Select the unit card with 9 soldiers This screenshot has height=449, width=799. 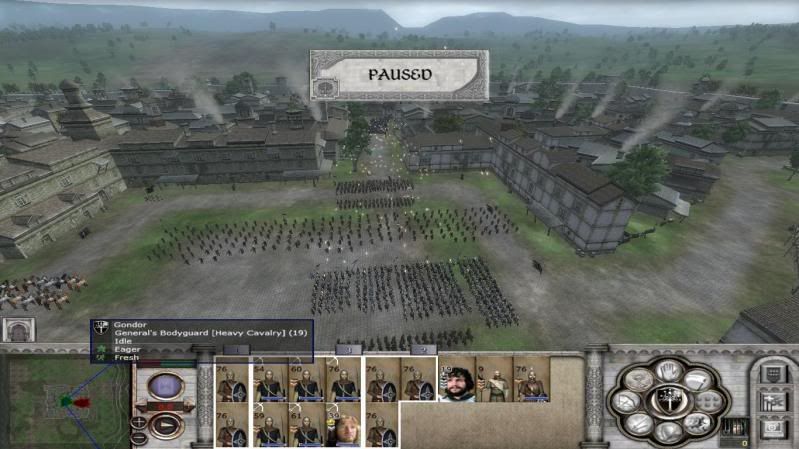point(494,380)
